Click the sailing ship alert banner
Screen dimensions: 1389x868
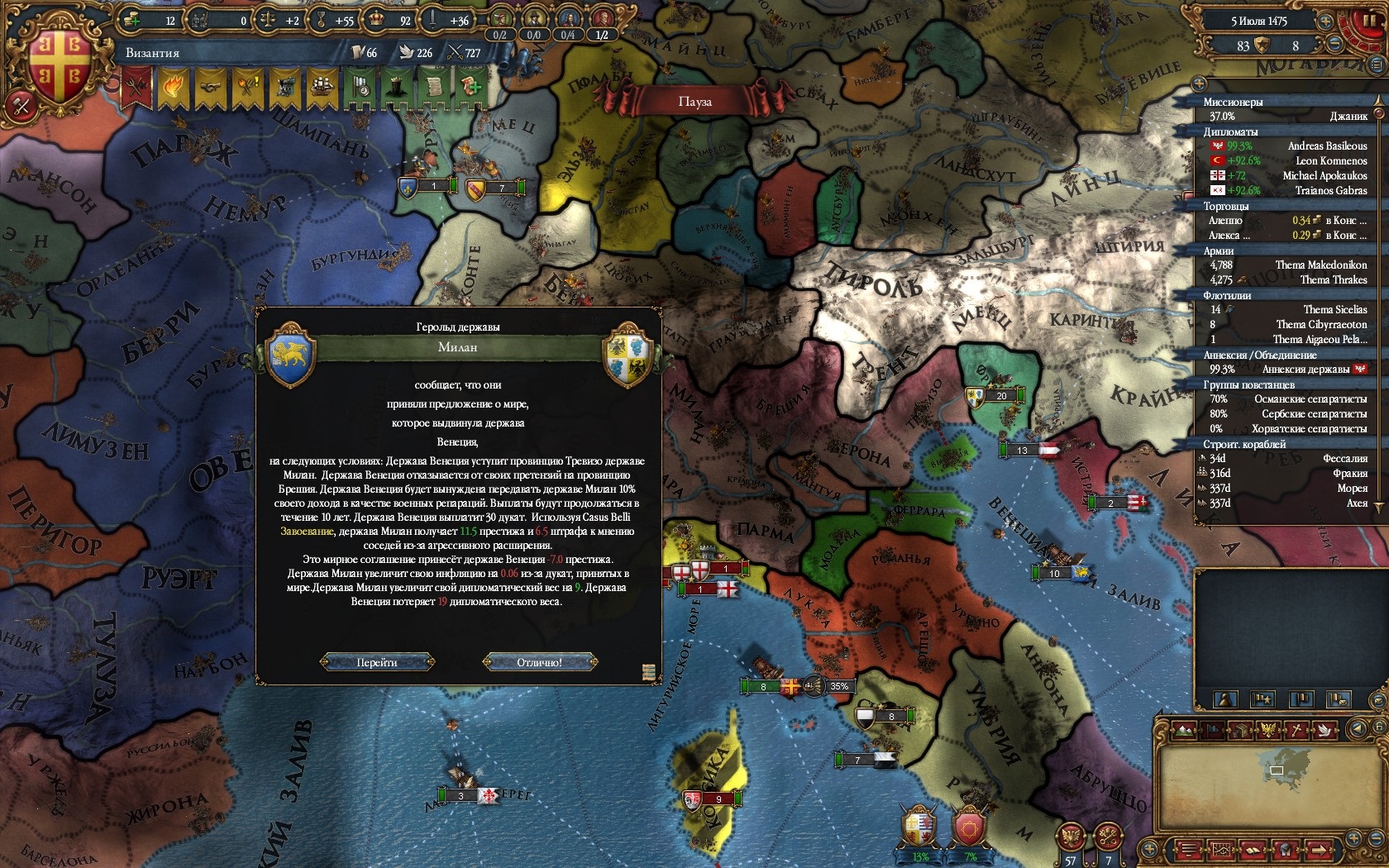tap(322, 86)
